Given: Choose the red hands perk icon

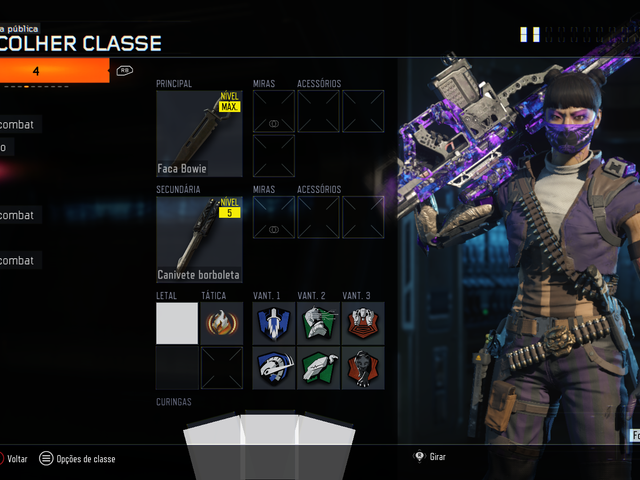Looking at the screenshot, I should click(x=362, y=323).
